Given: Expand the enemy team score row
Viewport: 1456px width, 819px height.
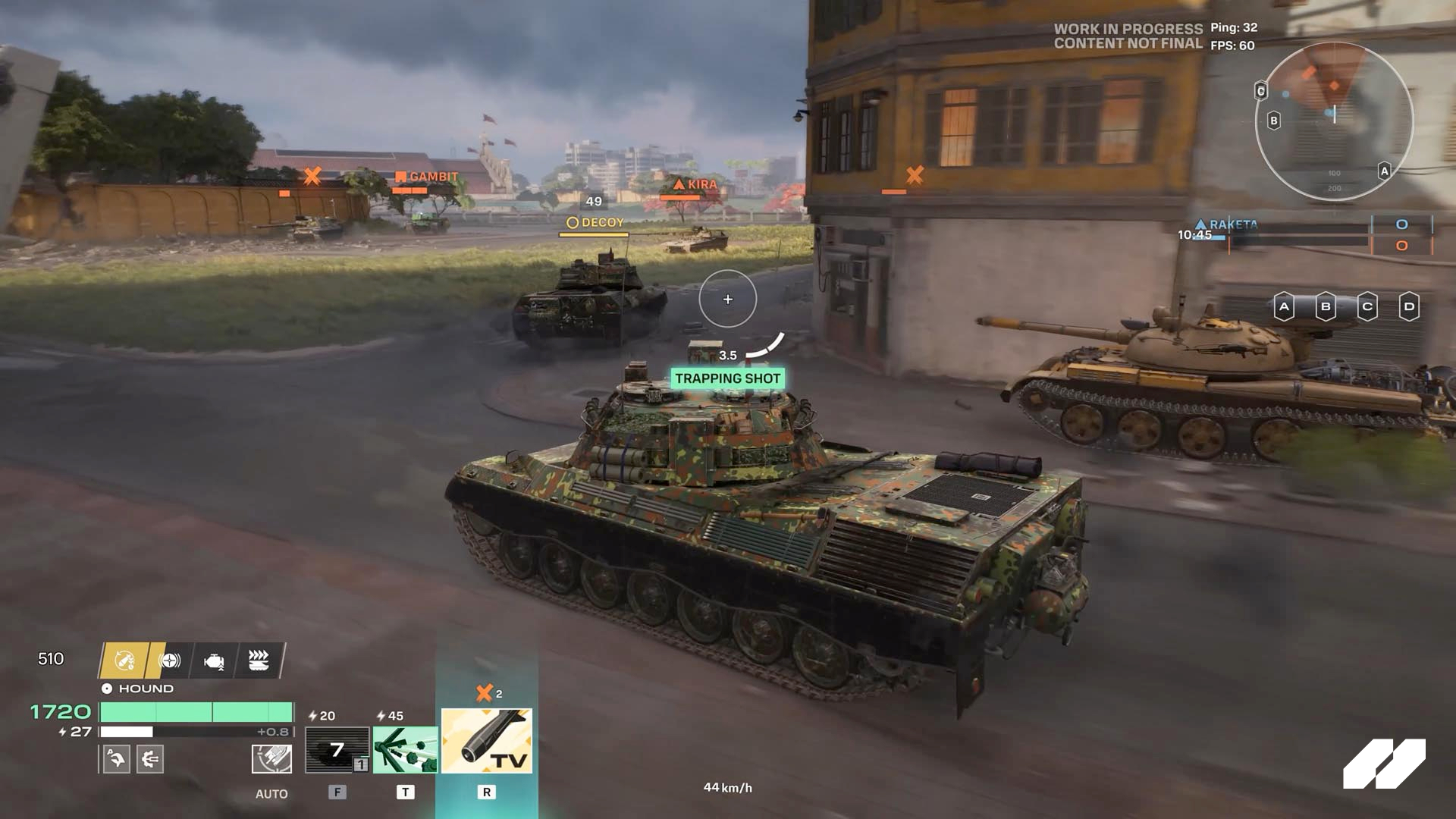Looking at the screenshot, I should pyautogui.click(x=1399, y=245).
